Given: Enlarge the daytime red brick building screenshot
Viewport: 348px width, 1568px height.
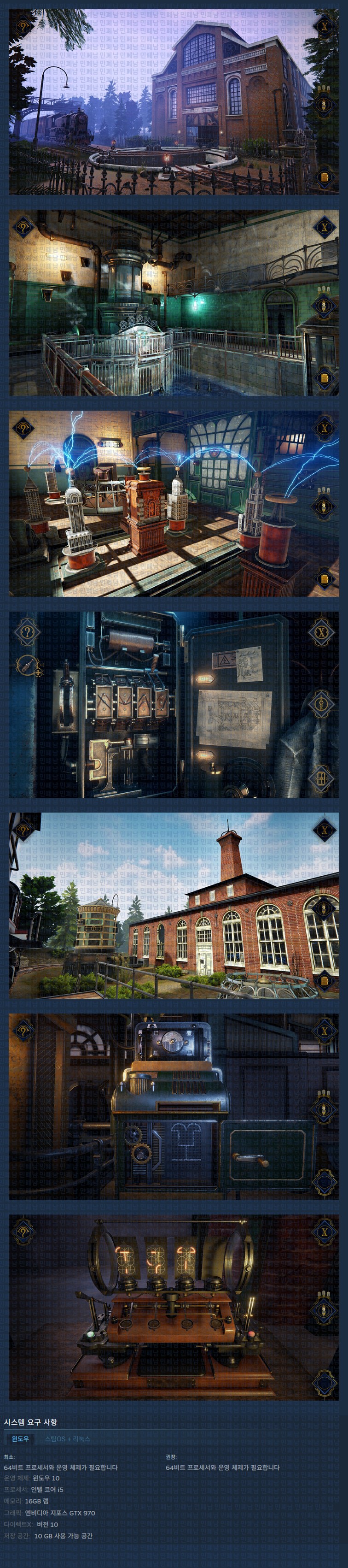Looking at the screenshot, I should click(174, 905).
